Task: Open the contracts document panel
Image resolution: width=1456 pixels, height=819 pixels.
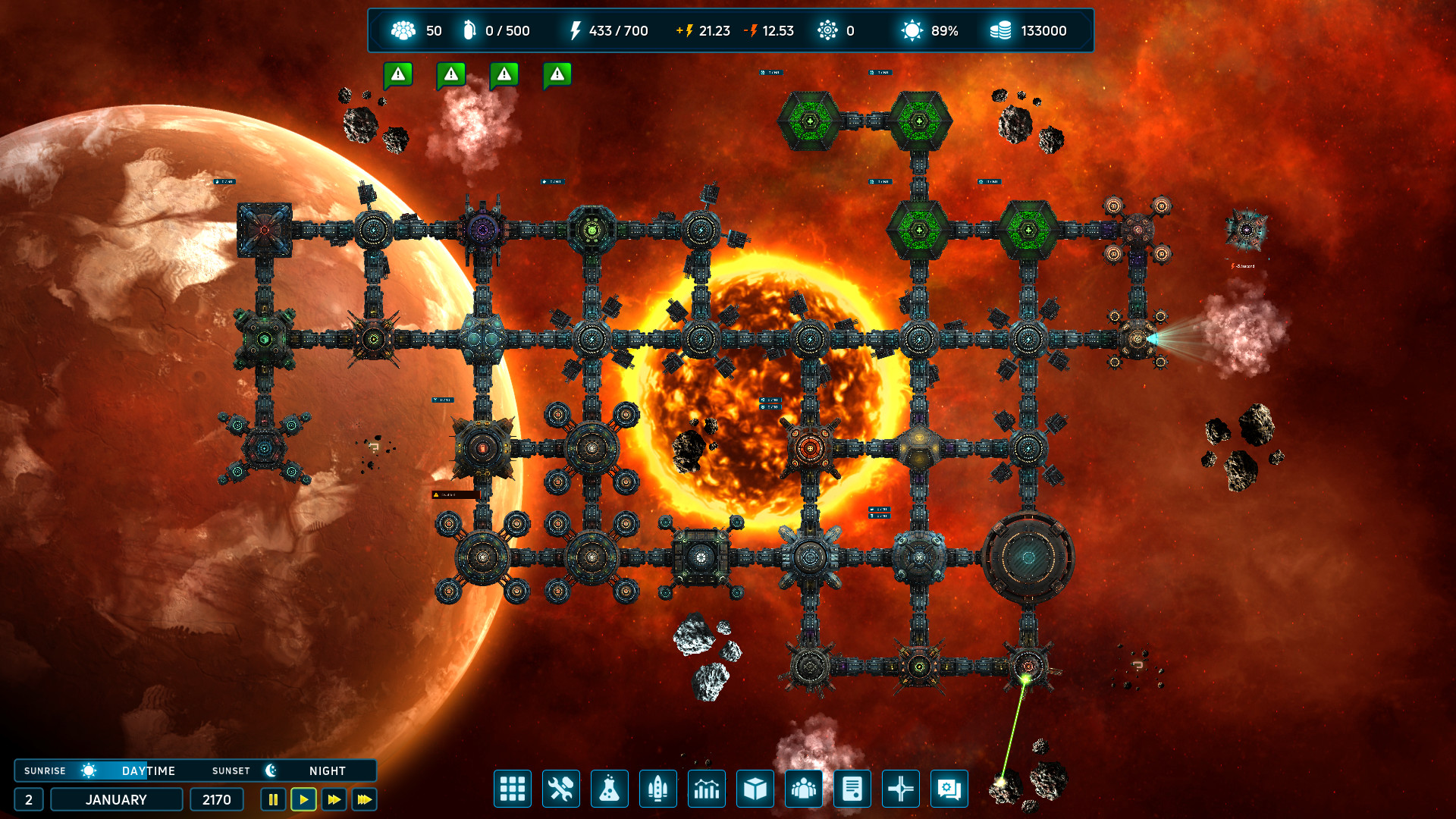Action: pos(852,789)
